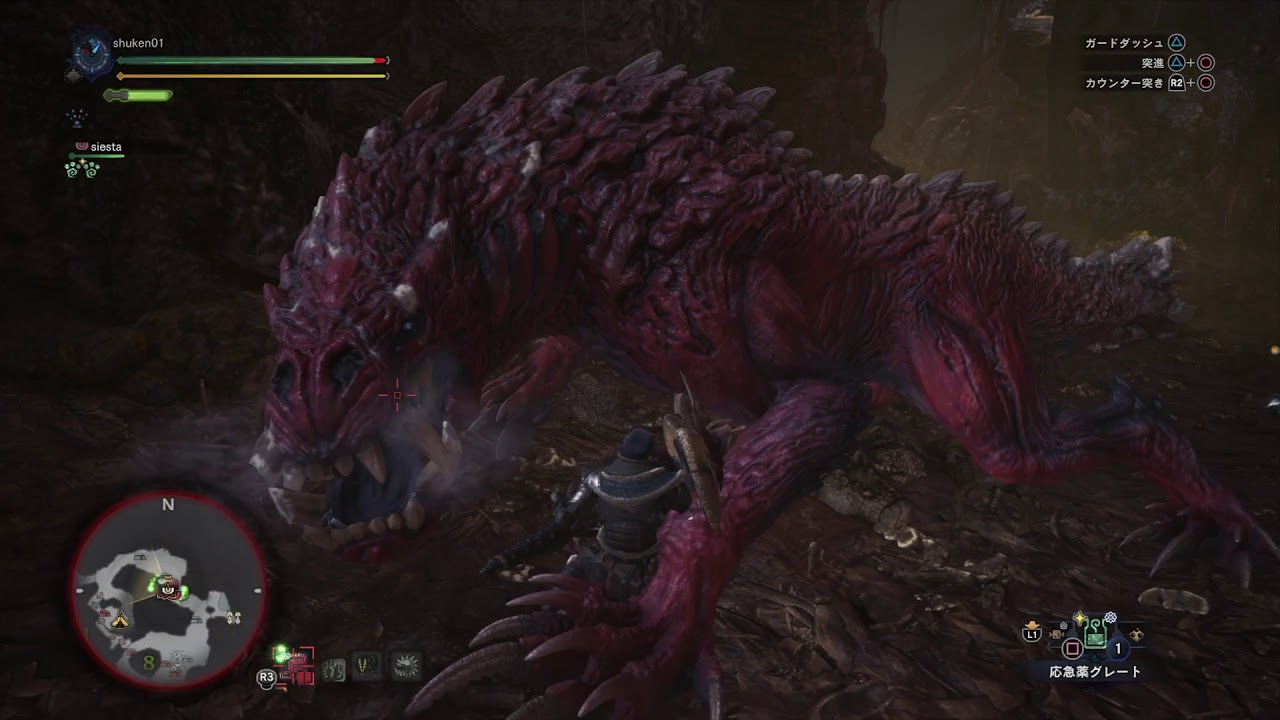Click the green paw print Palico gadget icons

pos(82,169)
